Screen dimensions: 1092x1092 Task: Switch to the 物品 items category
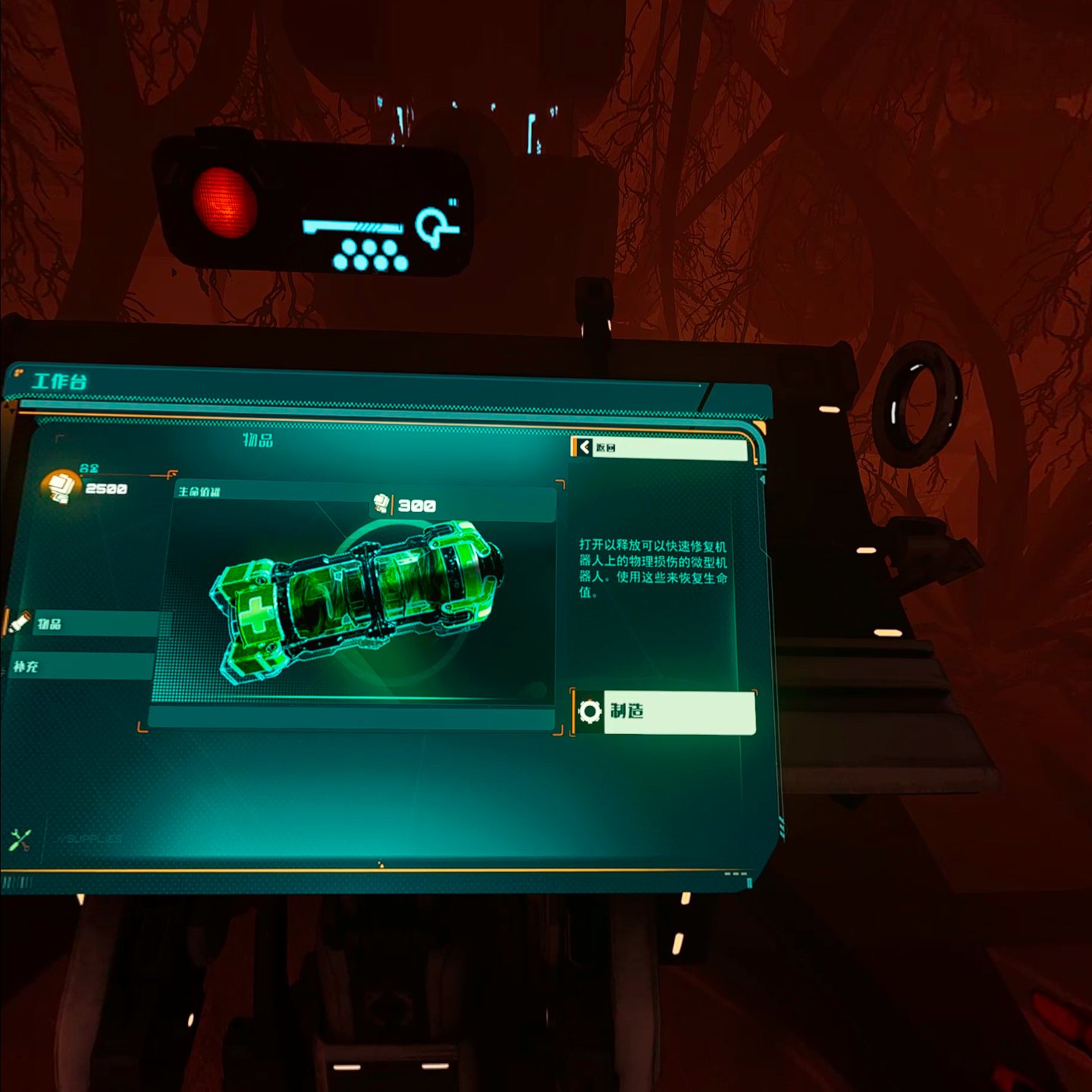pyautogui.click(x=83, y=623)
